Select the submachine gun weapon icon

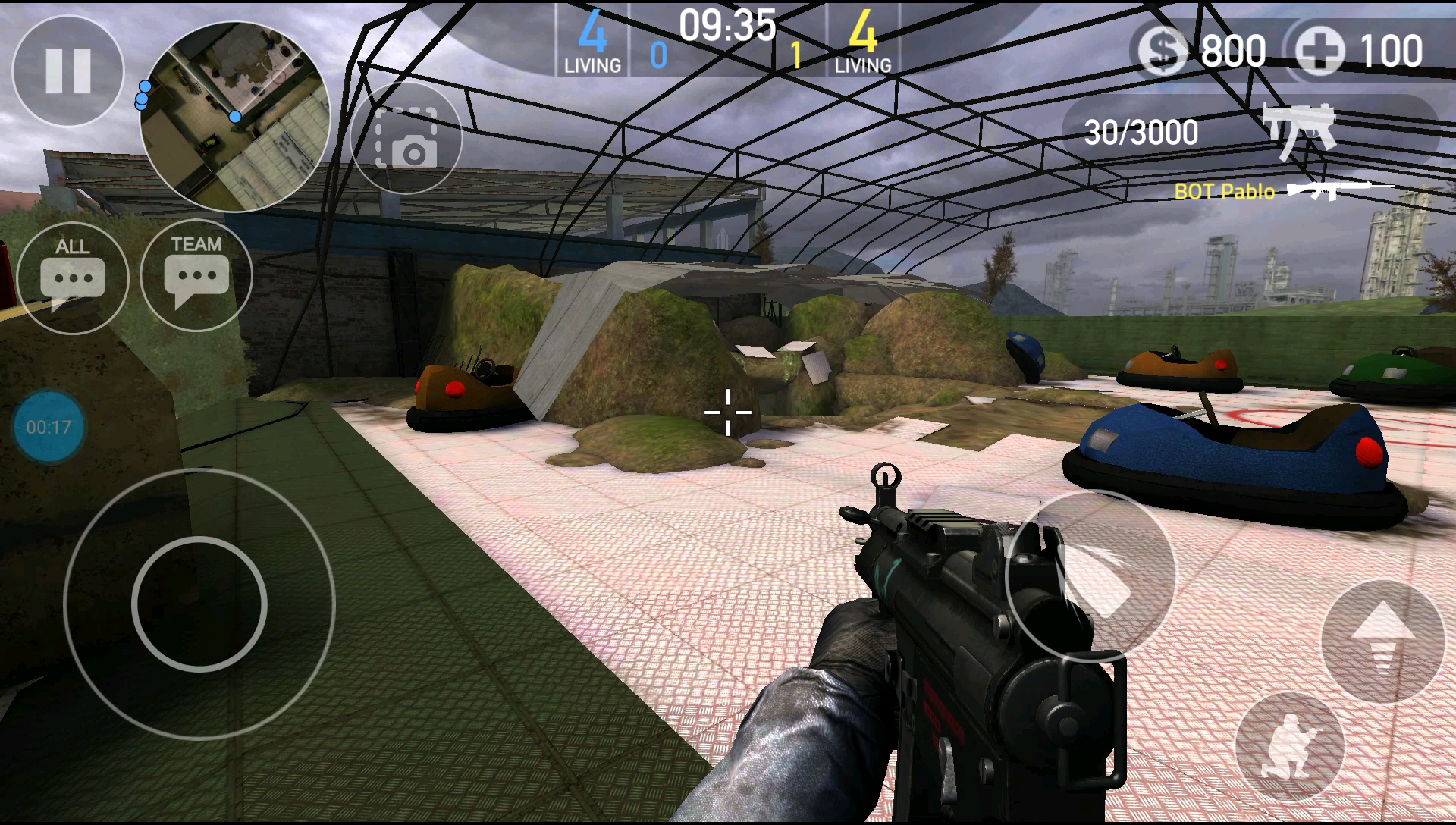click(1298, 130)
